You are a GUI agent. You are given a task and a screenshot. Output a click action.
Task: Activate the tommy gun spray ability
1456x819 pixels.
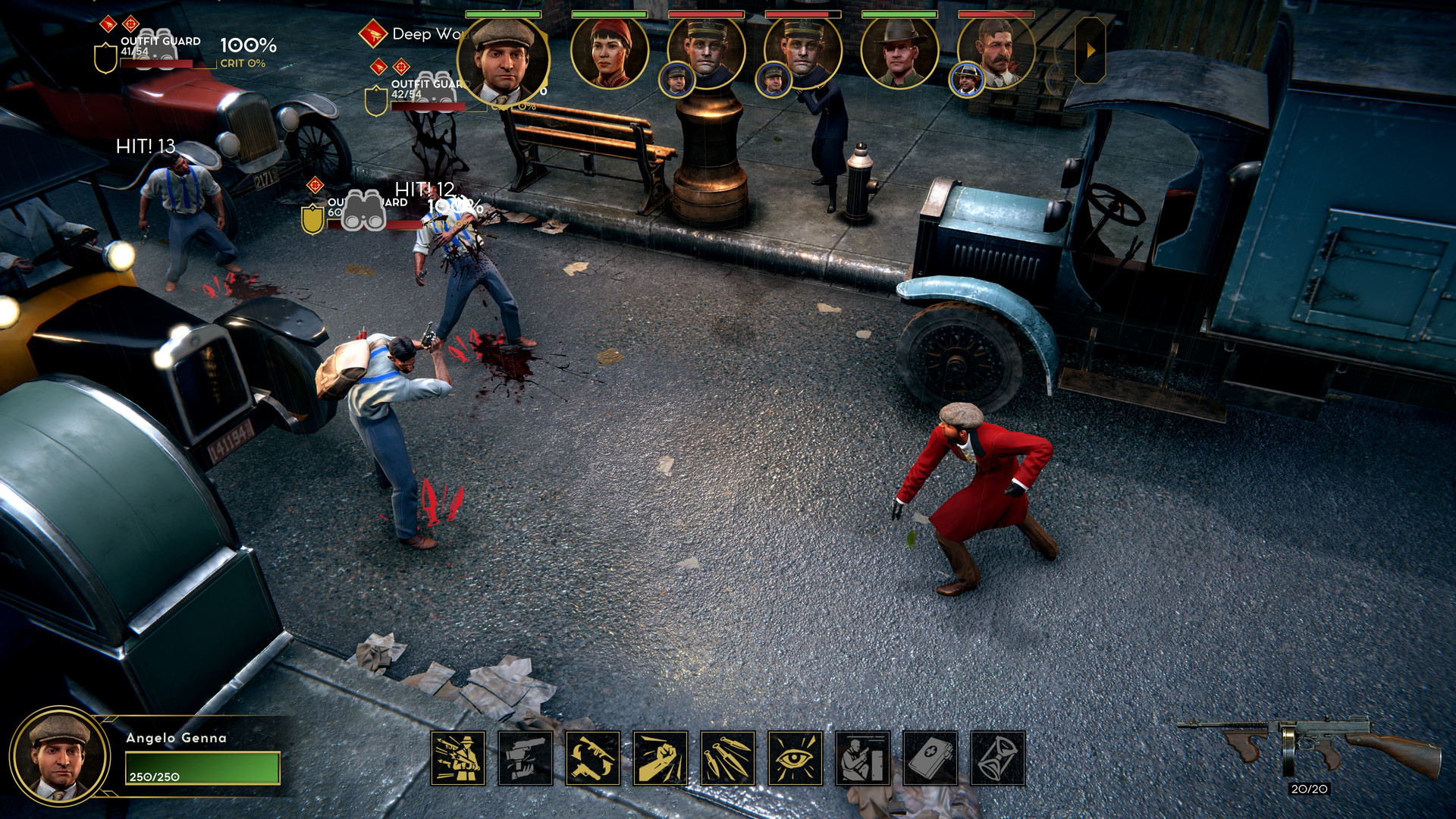[x=458, y=758]
